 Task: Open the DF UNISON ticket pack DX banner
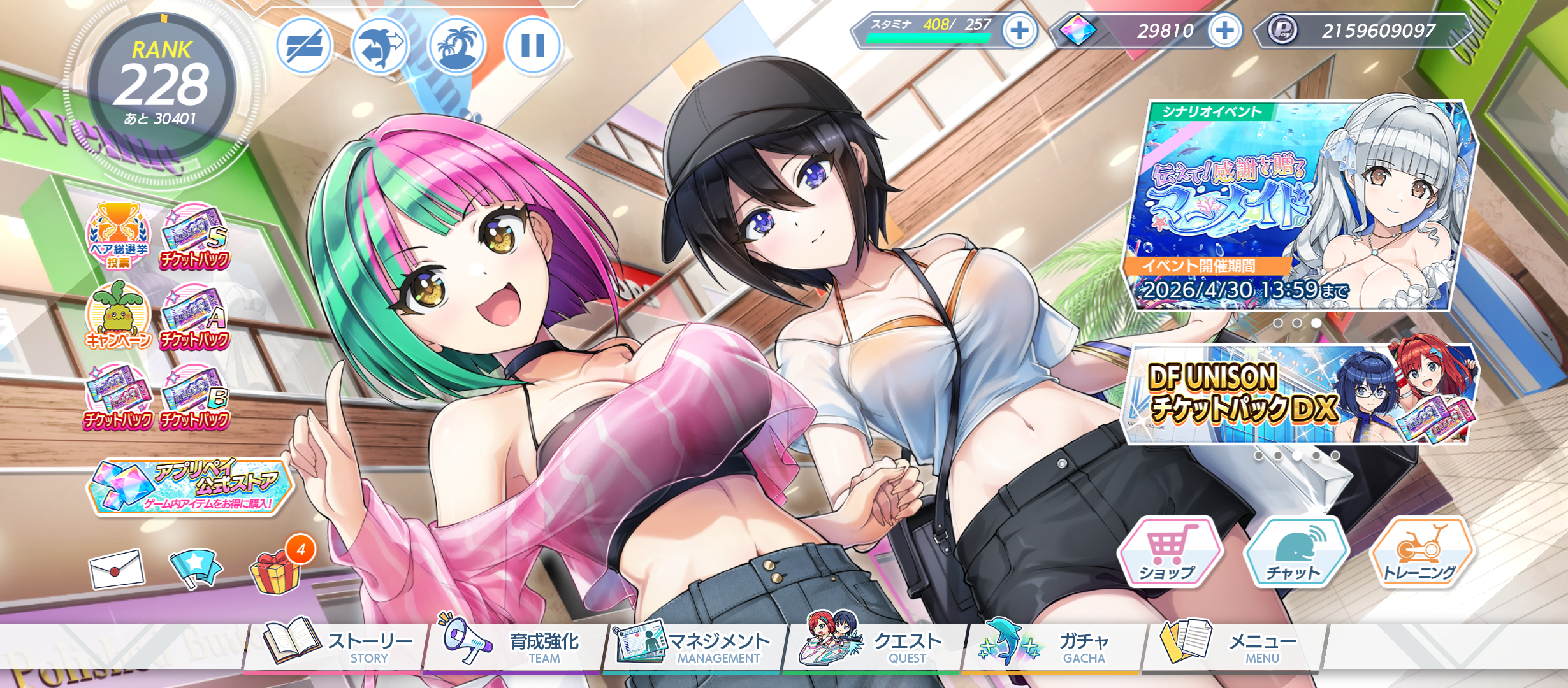(1299, 395)
